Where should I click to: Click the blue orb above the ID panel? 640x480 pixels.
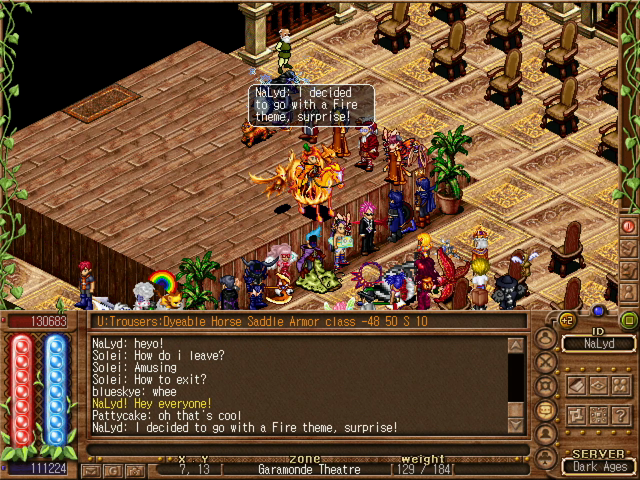pyautogui.click(x=598, y=310)
